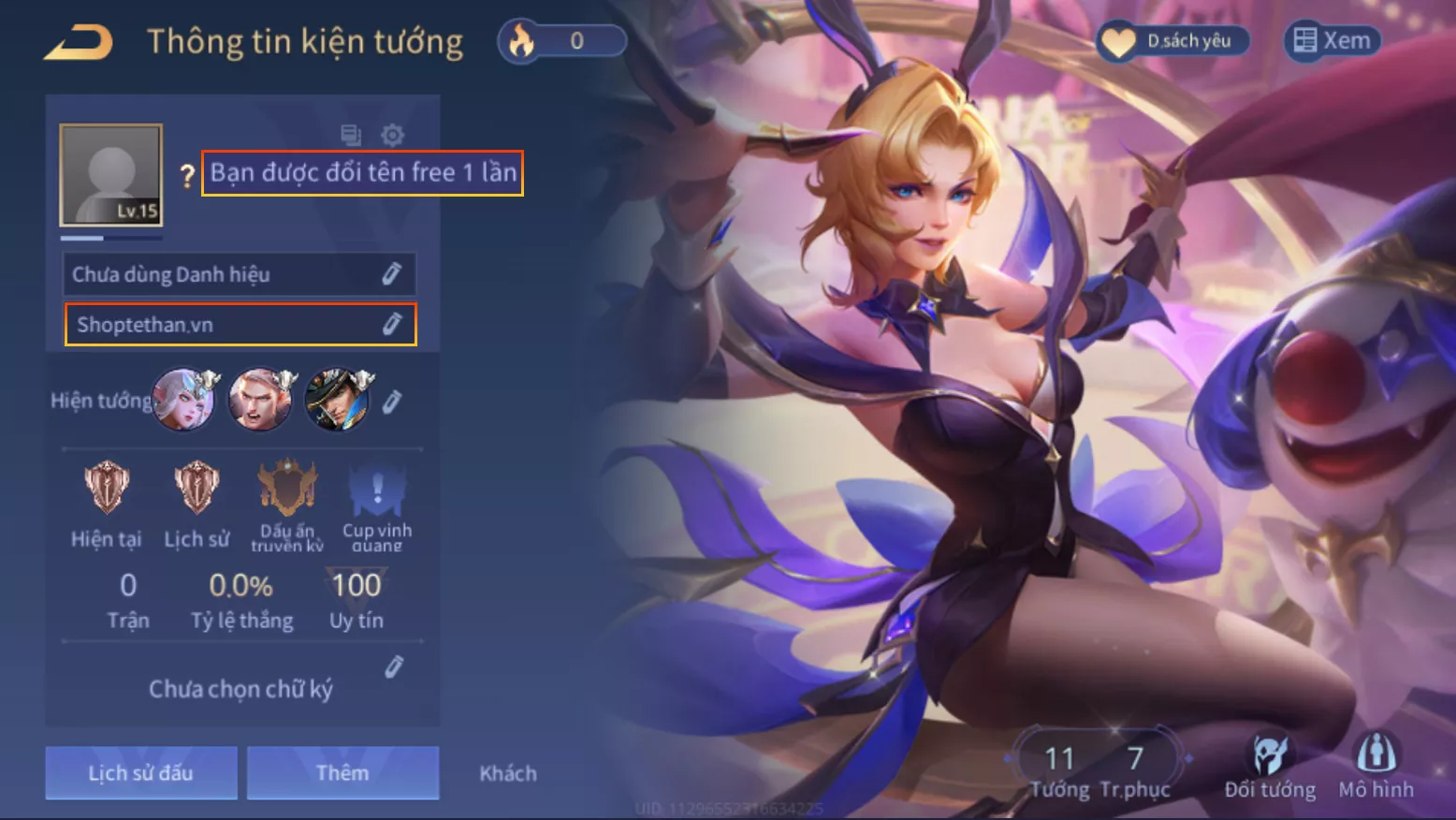The image size is (1456, 820).
Task: Edit the Chưa dùng Danh hiệu title
Action: click(391, 273)
